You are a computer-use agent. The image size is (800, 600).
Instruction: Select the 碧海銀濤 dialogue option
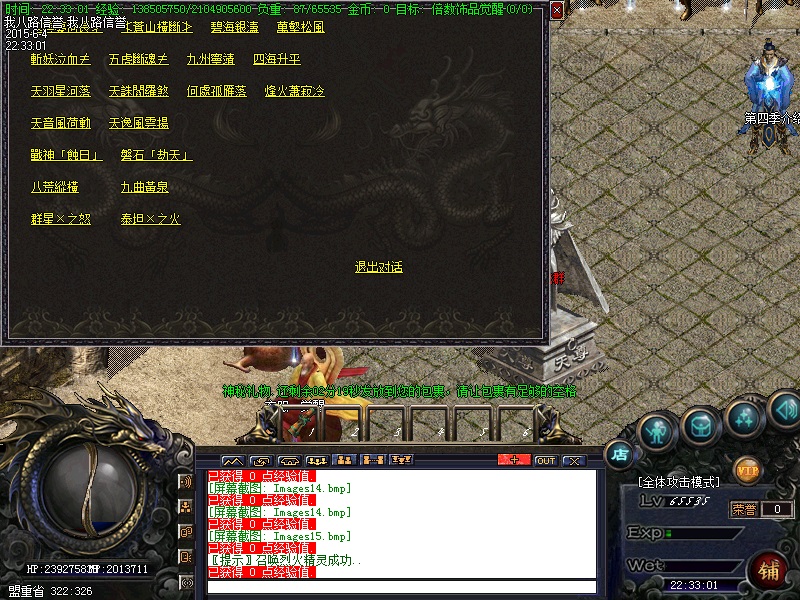pos(234,27)
